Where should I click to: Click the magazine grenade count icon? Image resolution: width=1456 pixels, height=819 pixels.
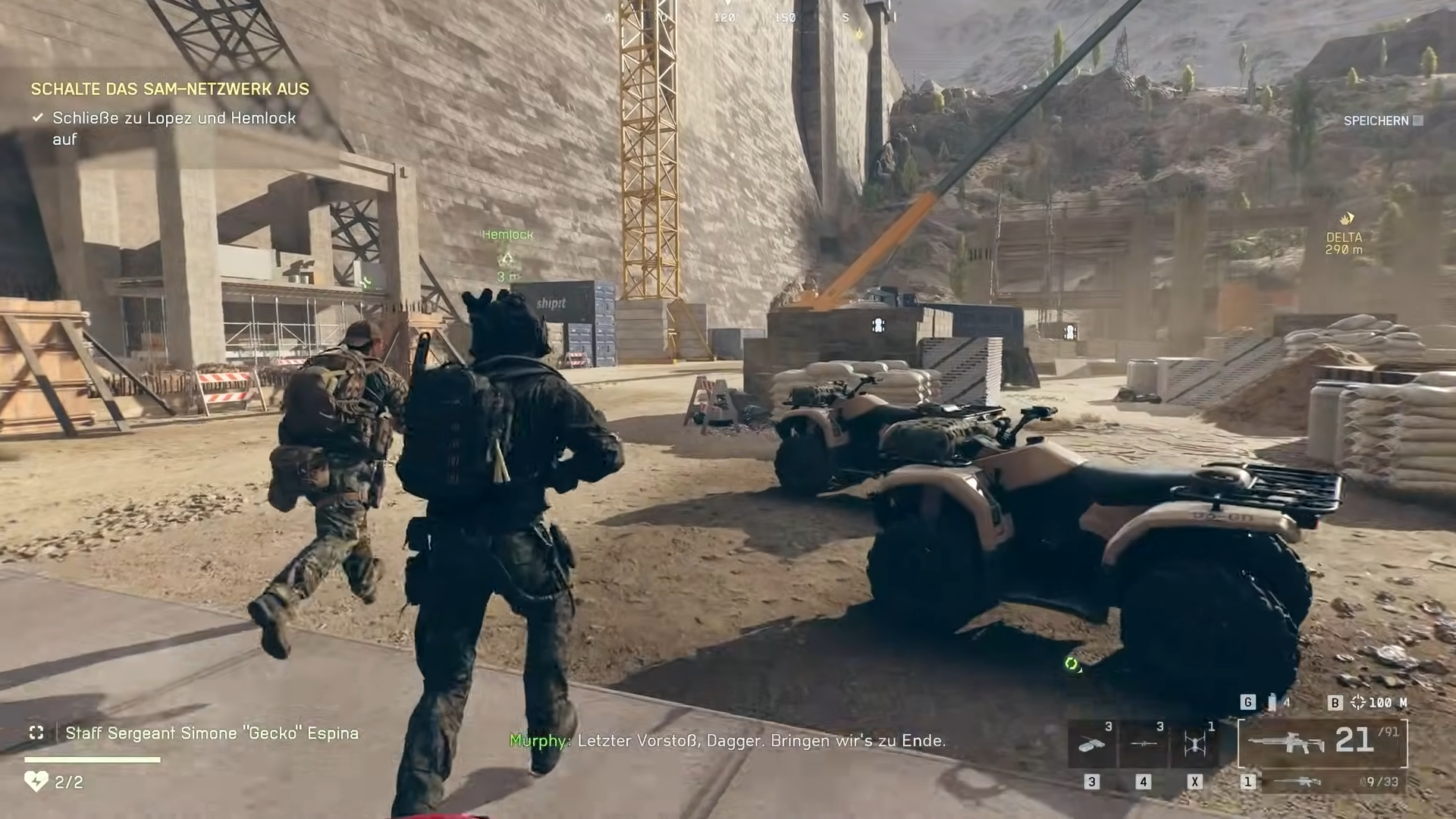1272,702
